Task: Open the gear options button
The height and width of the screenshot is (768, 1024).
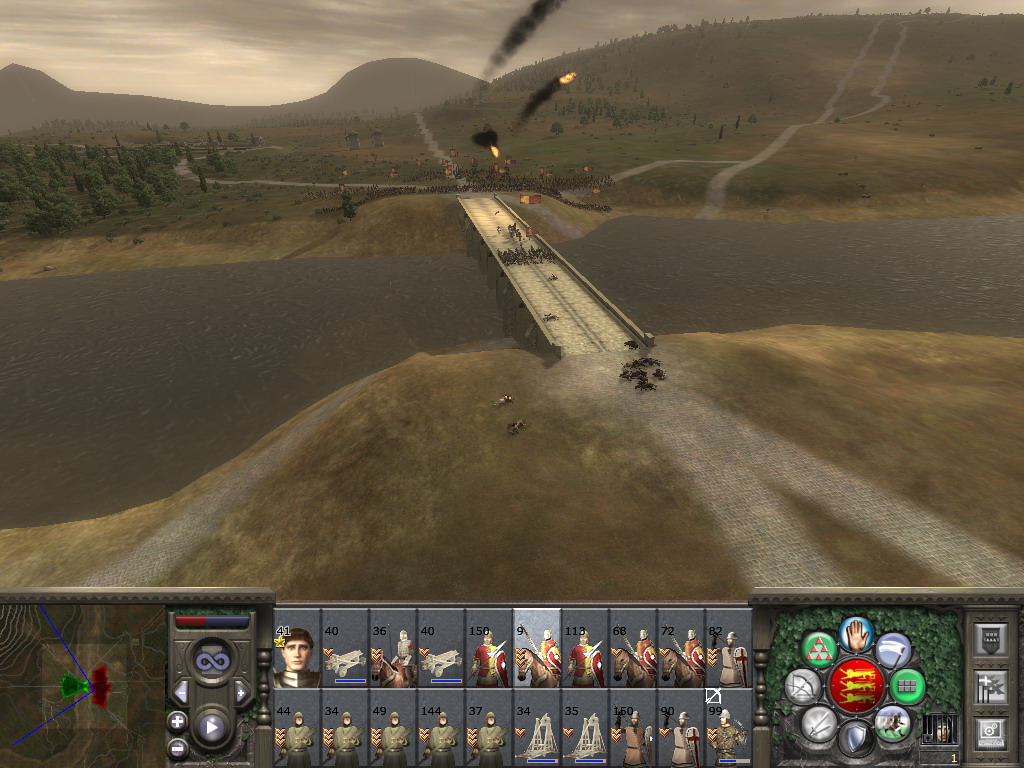Action: pos(990,730)
